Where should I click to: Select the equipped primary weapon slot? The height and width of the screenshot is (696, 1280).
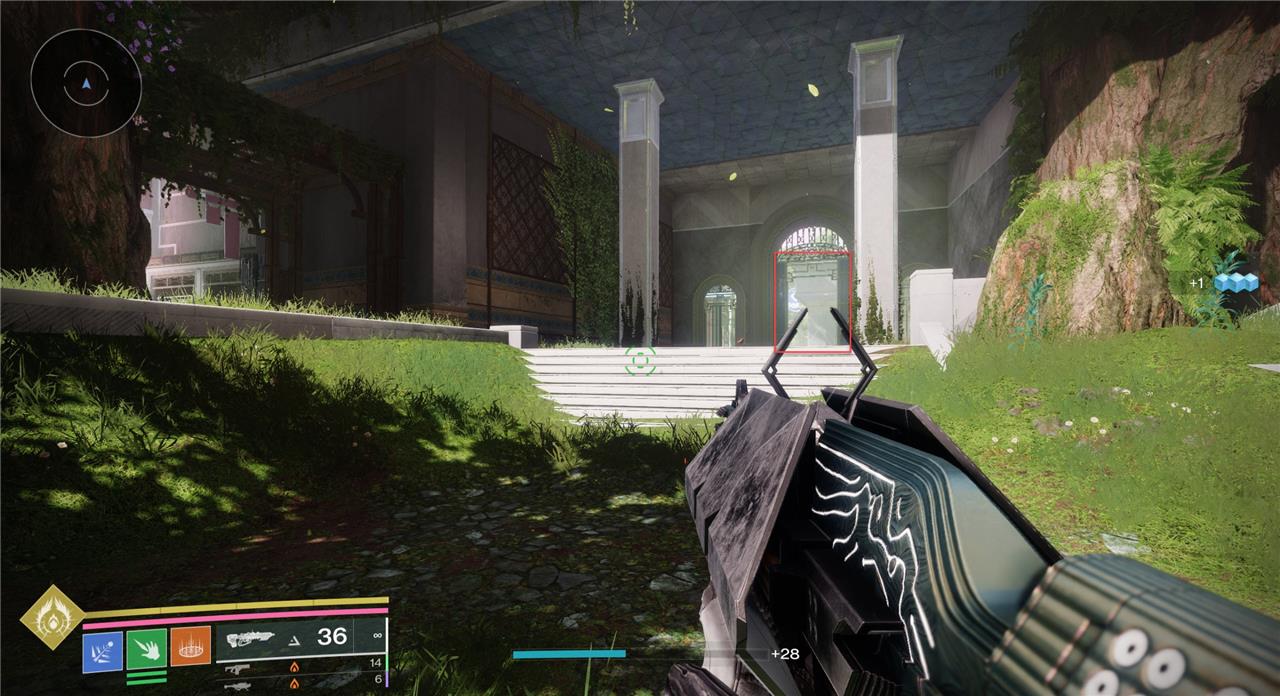pos(300,638)
